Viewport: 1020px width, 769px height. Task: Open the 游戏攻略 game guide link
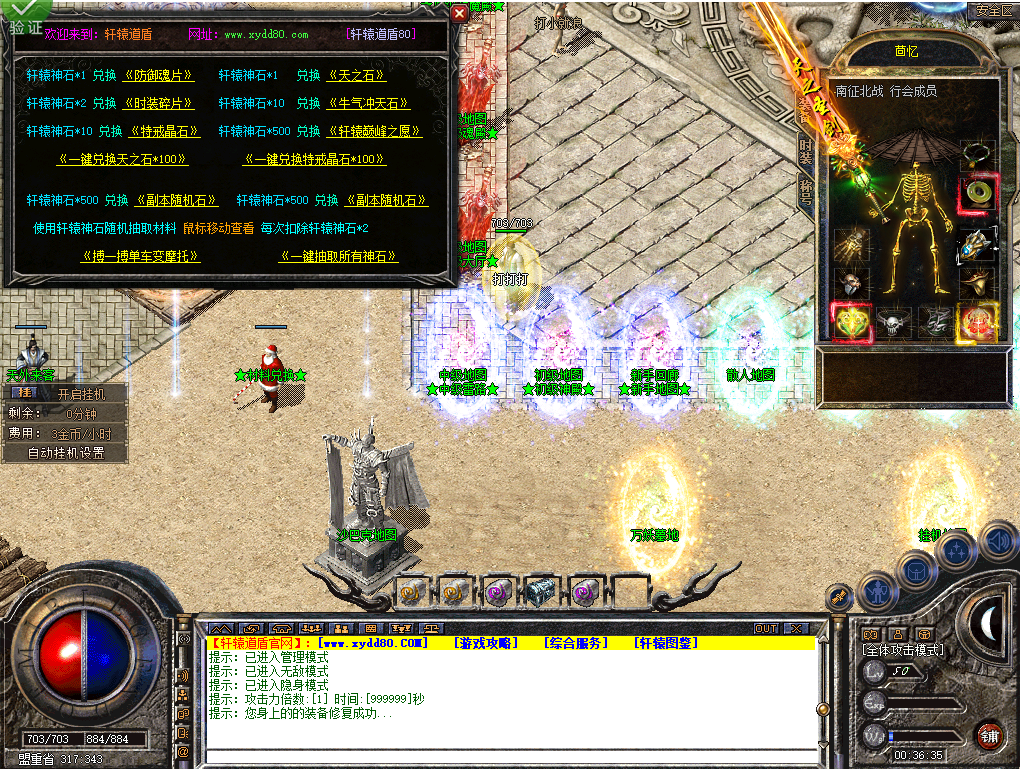point(486,643)
